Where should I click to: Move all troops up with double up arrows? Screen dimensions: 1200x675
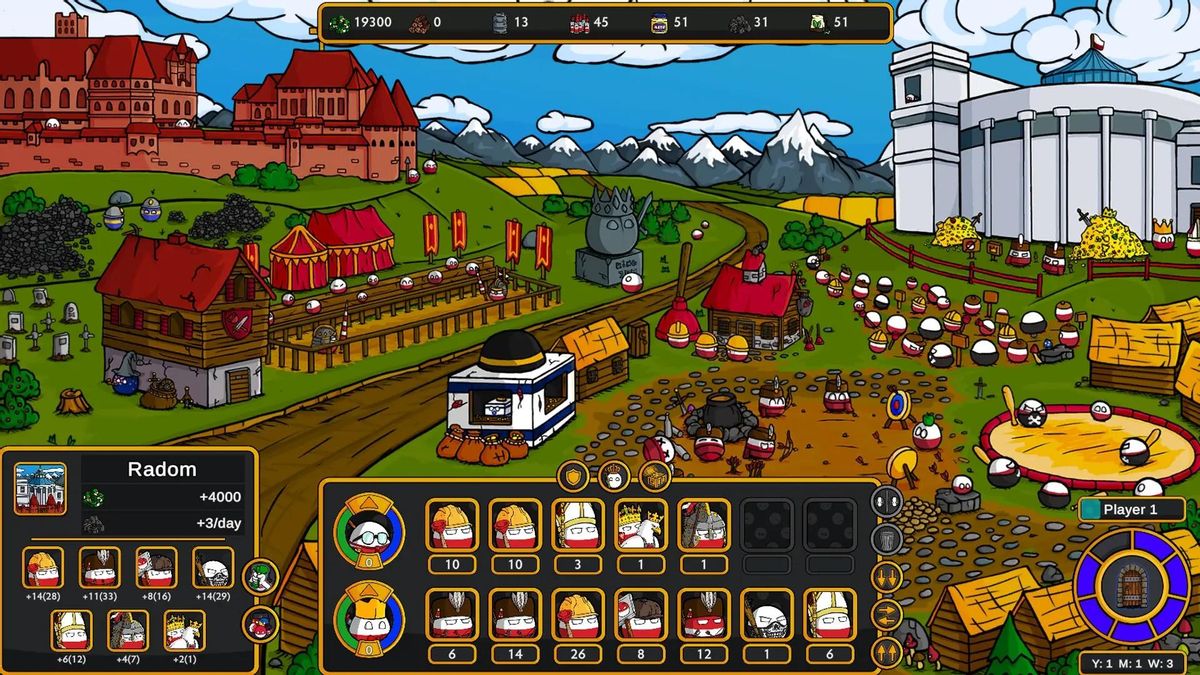(887, 652)
